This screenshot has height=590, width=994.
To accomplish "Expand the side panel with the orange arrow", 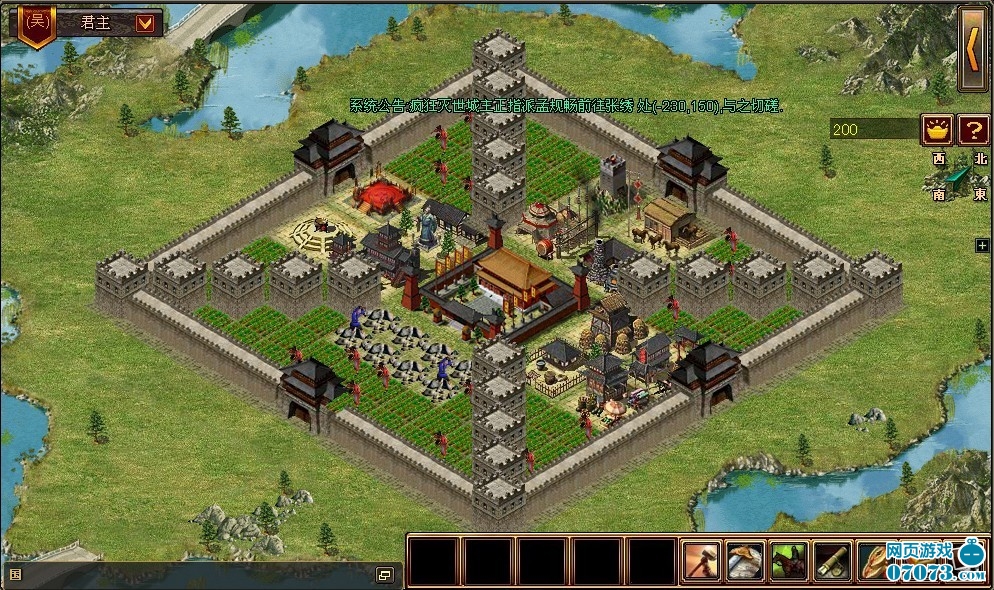I will (x=972, y=50).
